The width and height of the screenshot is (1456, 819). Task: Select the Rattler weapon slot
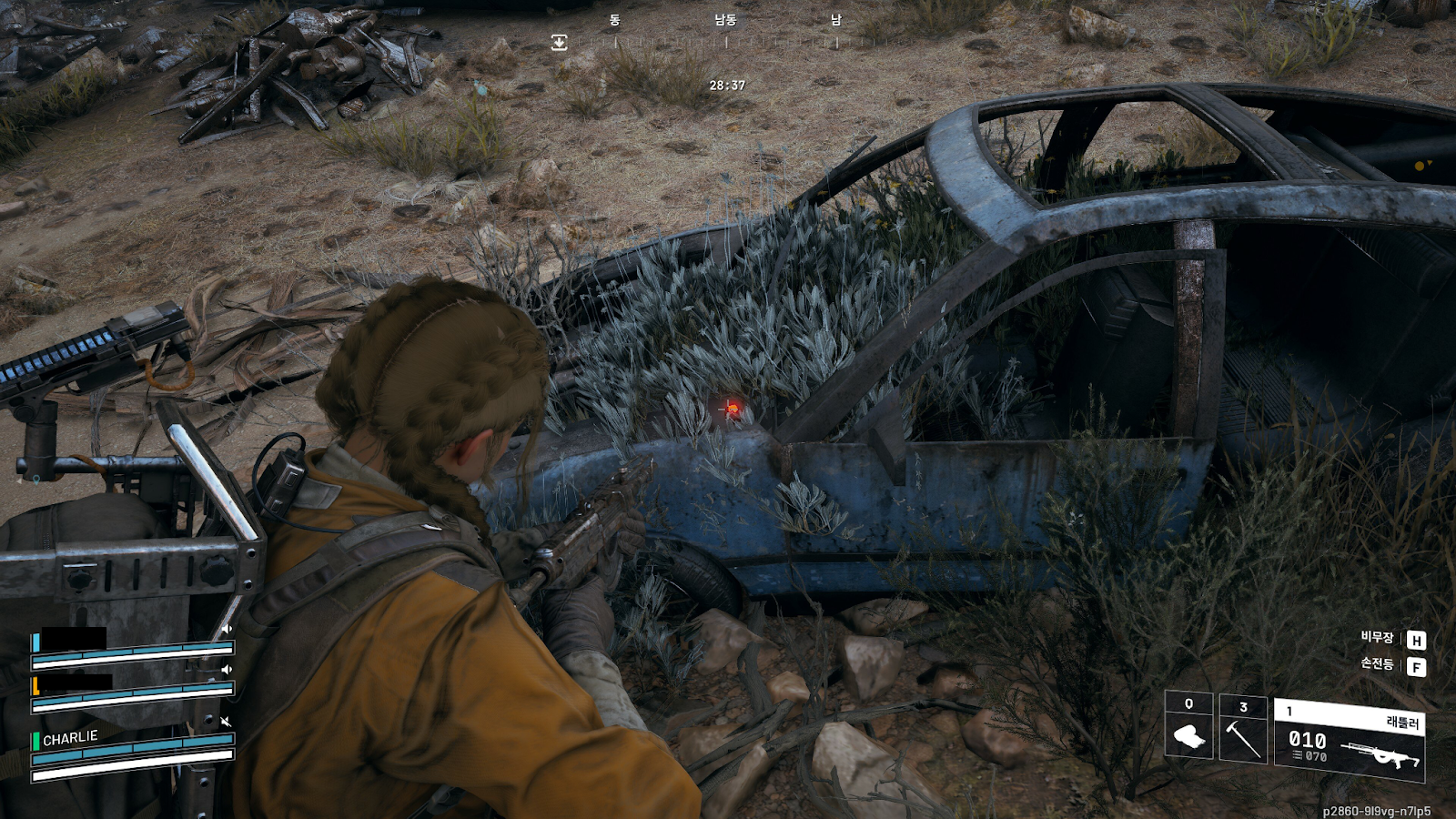click(1349, 740)
